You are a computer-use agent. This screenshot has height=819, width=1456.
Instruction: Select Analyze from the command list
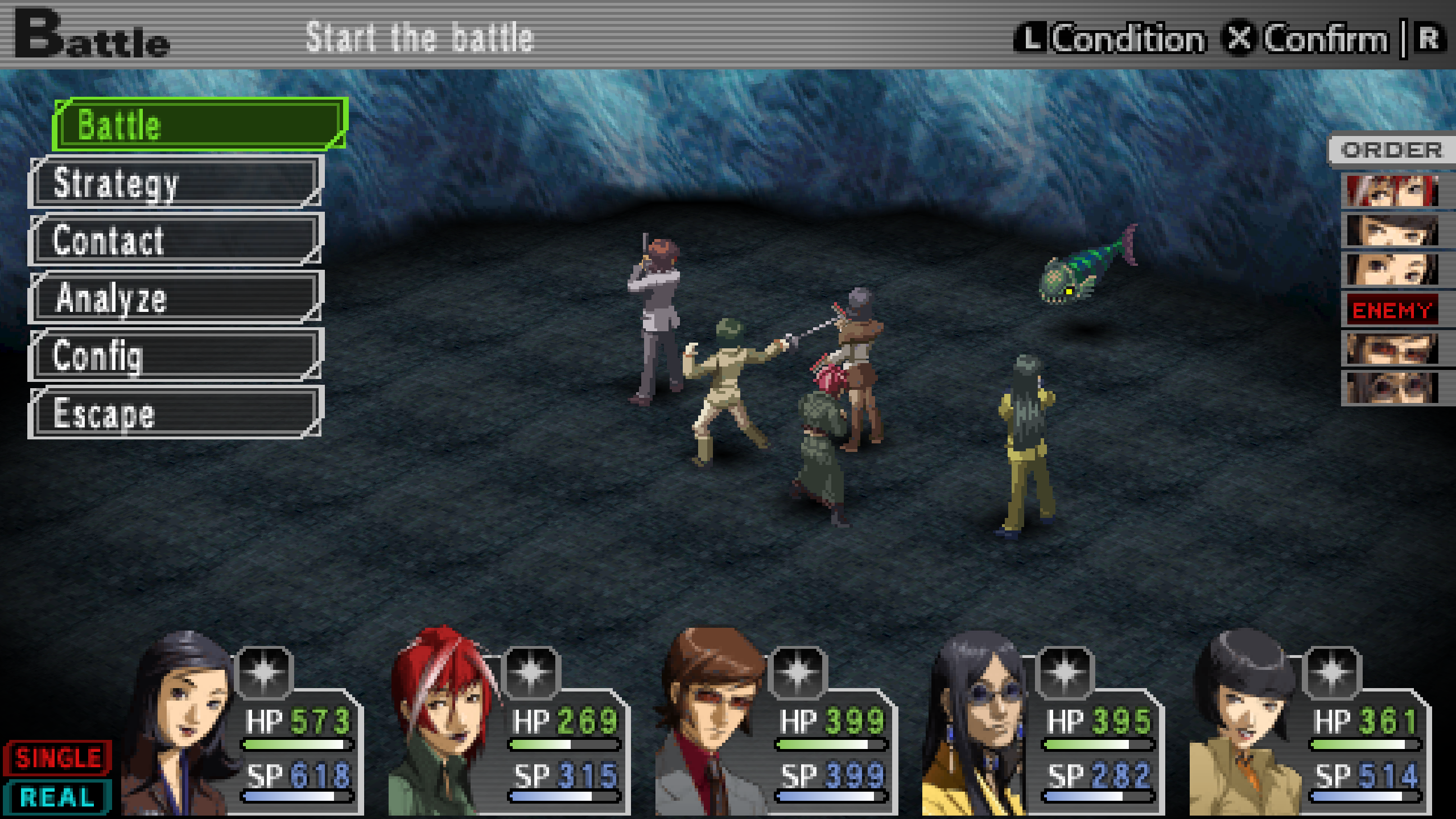[x=175, y=298]
